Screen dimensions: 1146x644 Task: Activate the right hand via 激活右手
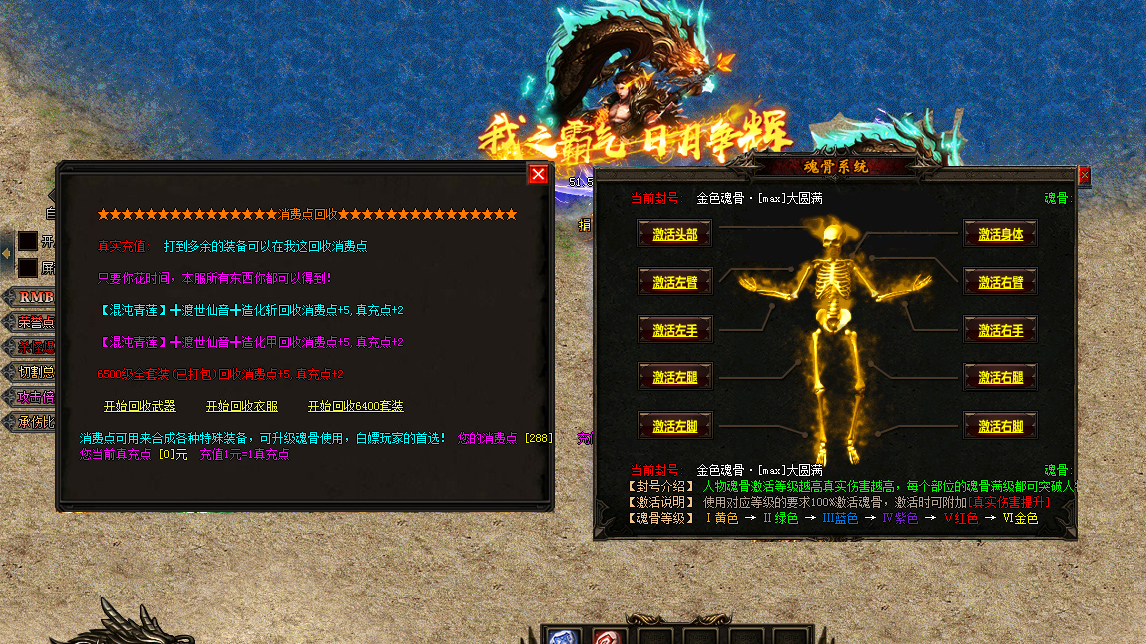1000,329
